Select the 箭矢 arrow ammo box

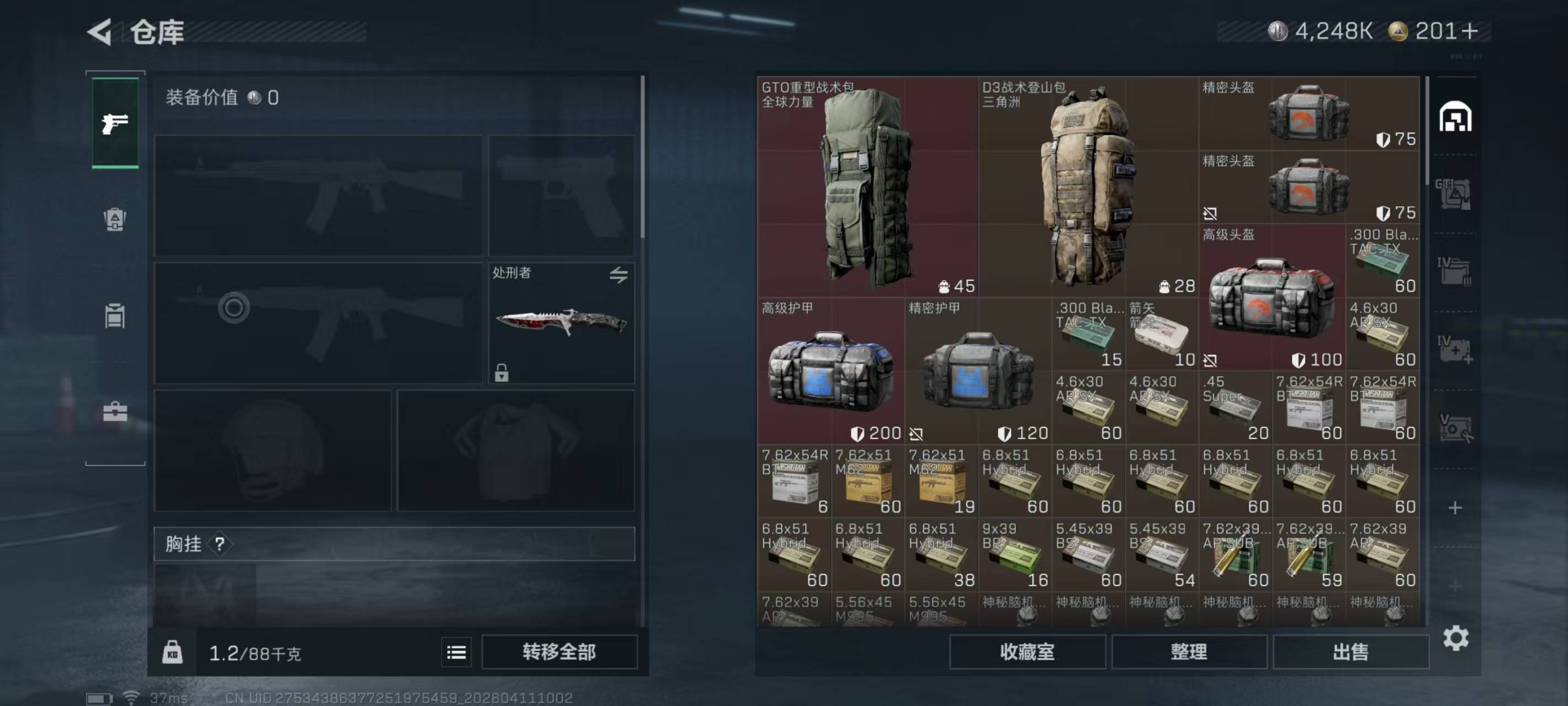pos(1162,334)
